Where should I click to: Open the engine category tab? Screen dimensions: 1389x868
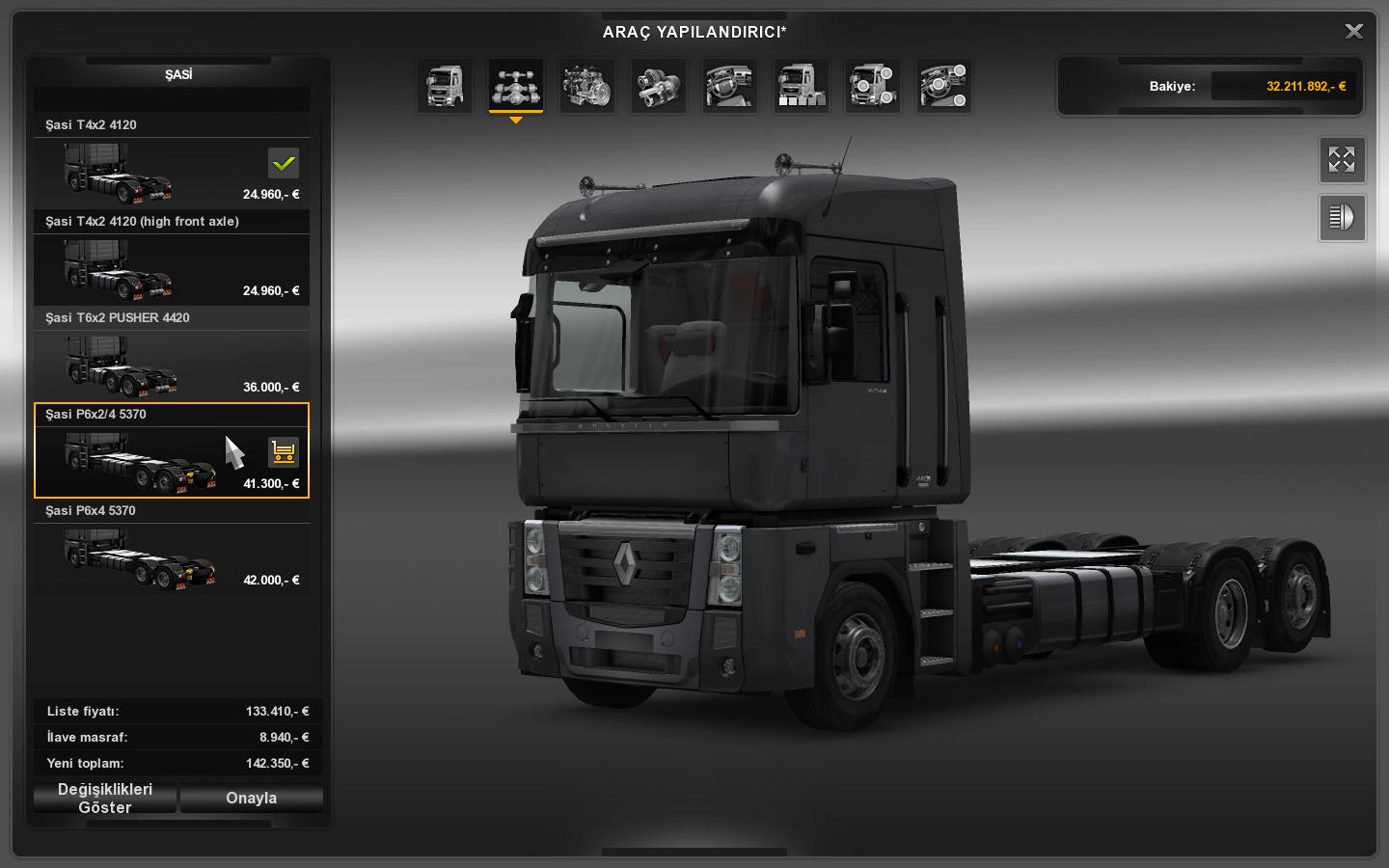click(587, 86)
